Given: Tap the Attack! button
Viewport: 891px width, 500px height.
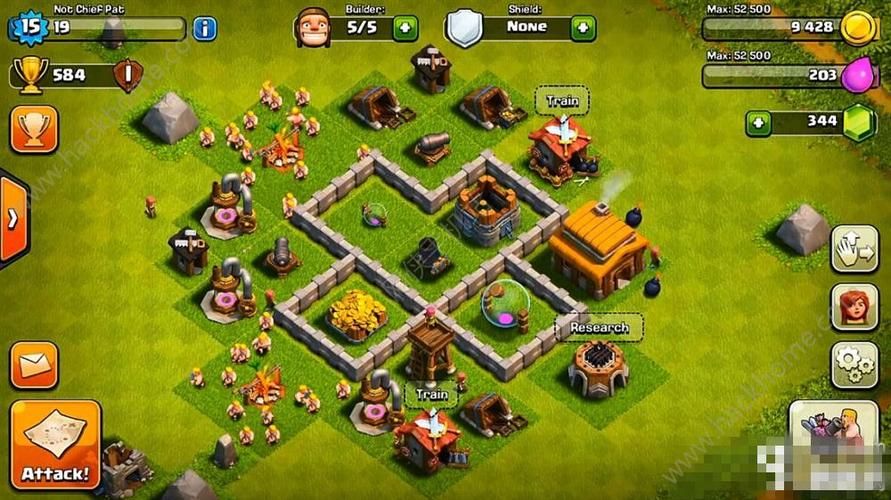Looking at the screenshot, I should click(x=55, y=444).
